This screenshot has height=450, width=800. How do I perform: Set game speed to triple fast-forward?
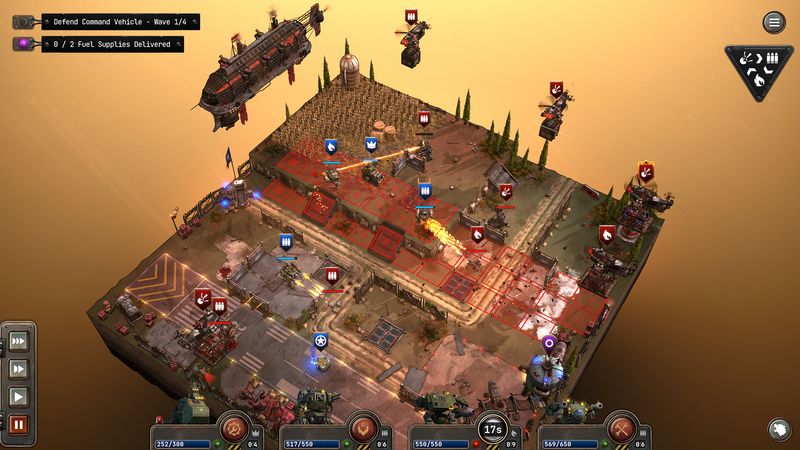[x=19, y=342]
